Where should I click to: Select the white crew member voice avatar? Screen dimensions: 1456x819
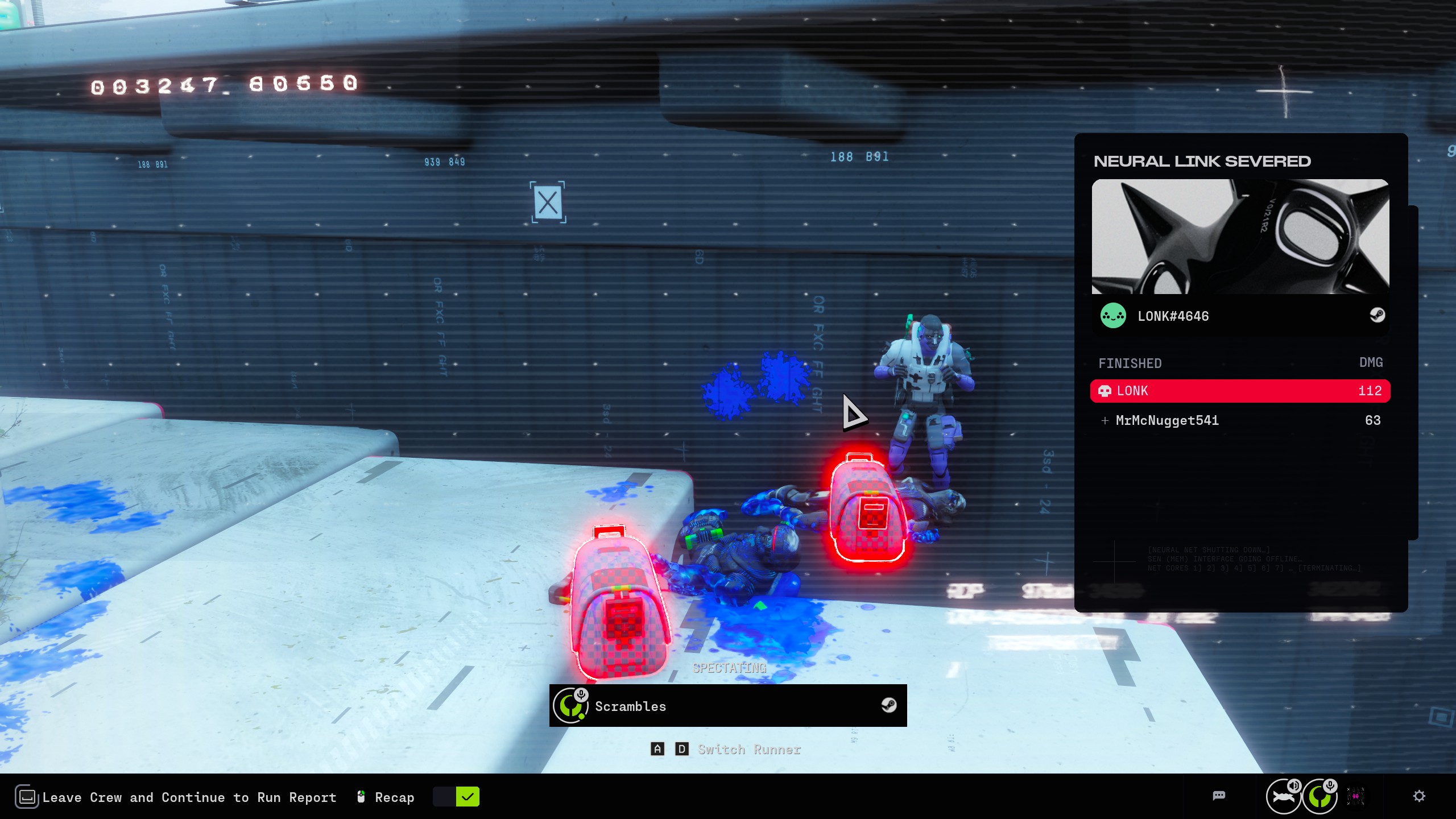(1283, 796)
